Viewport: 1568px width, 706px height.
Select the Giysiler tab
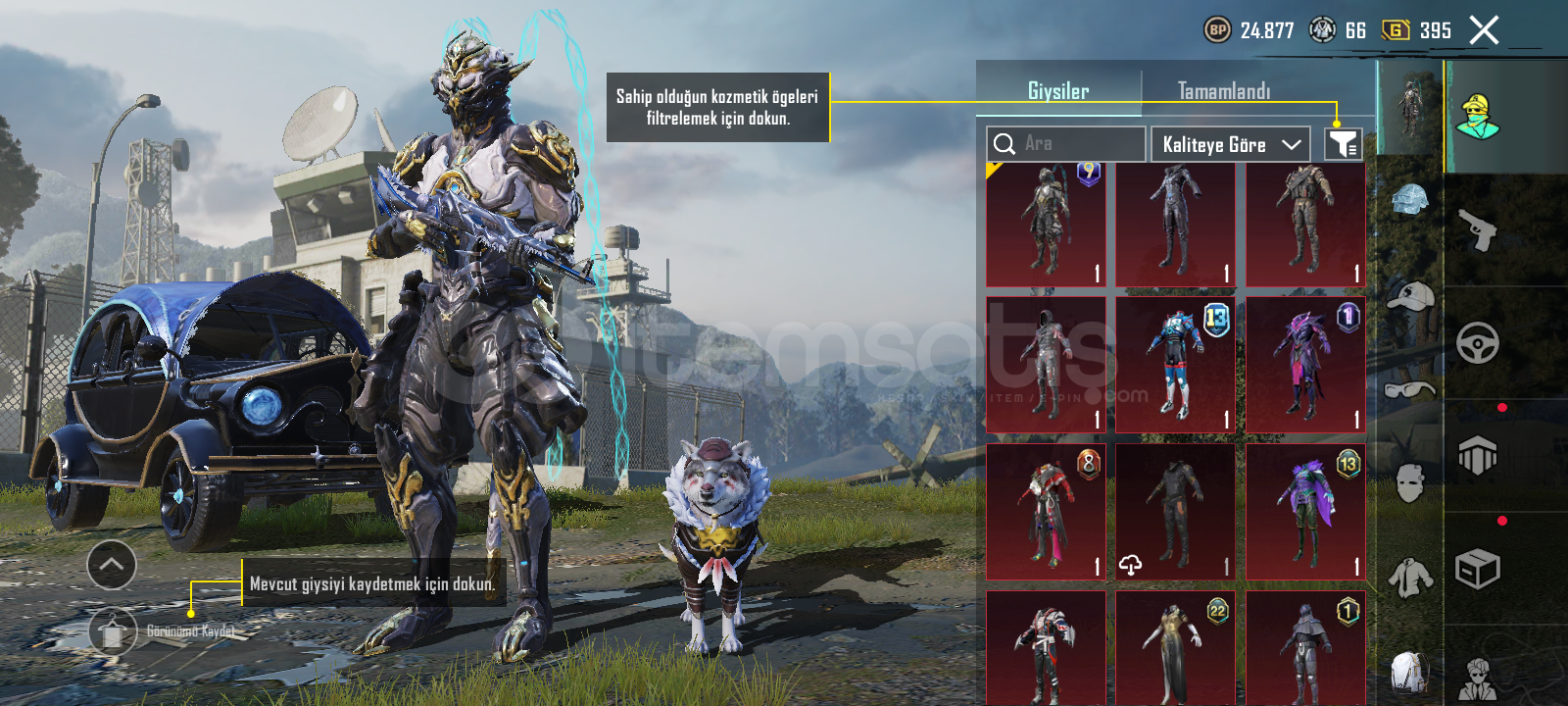click(1058, 91)
